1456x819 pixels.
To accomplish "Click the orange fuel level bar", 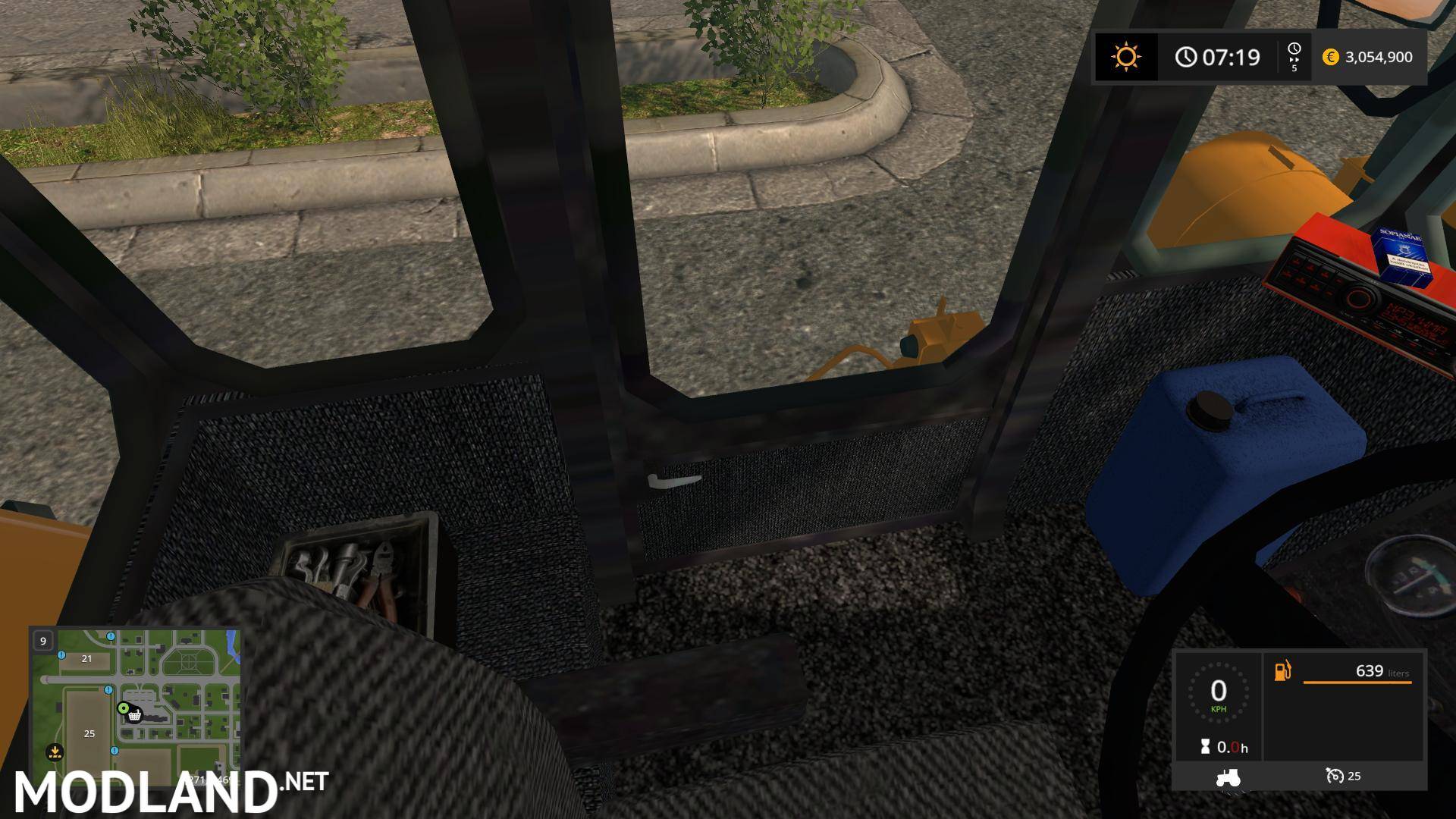I will (1357, 682).
